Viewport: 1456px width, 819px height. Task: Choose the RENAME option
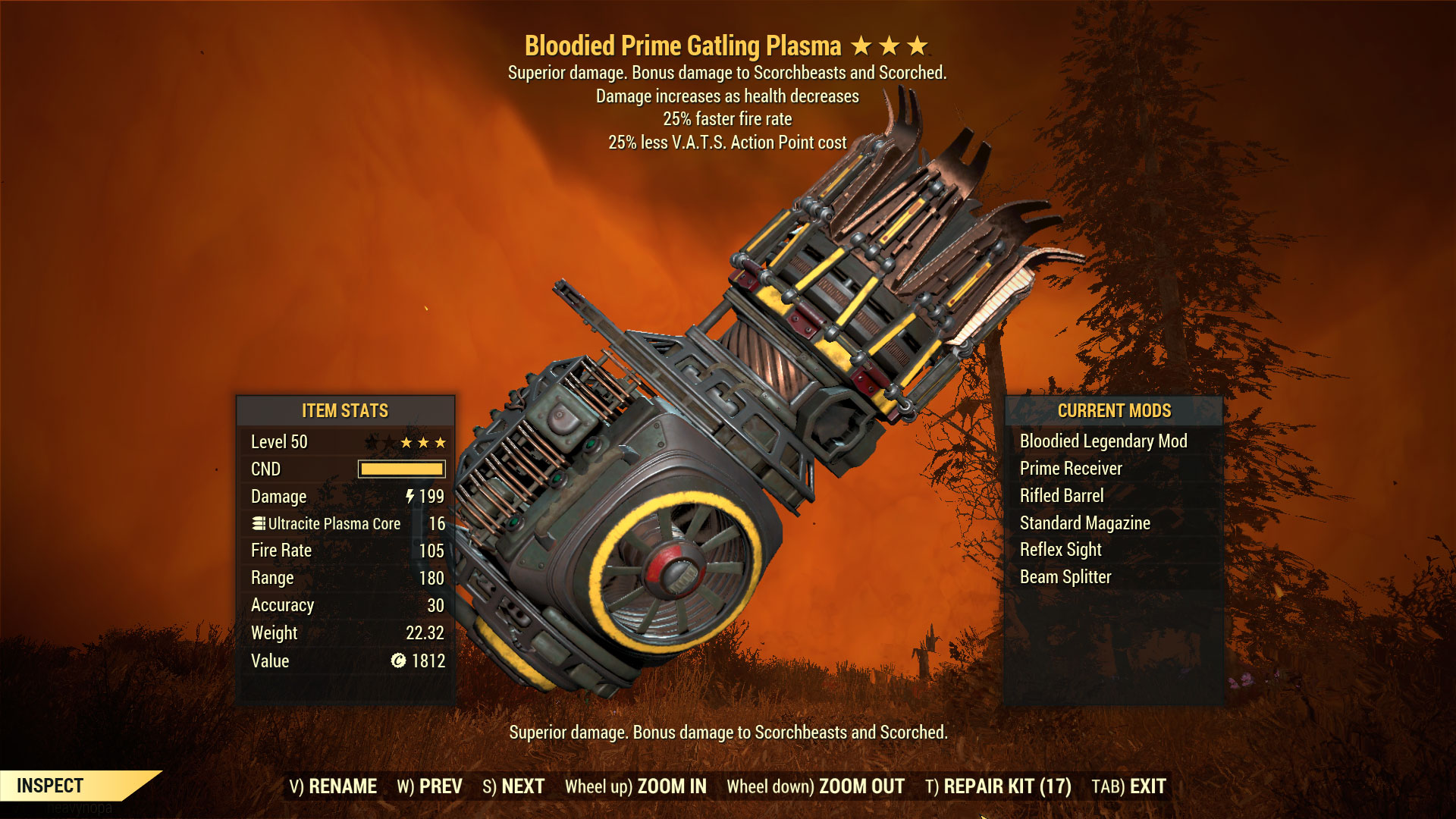333,786
